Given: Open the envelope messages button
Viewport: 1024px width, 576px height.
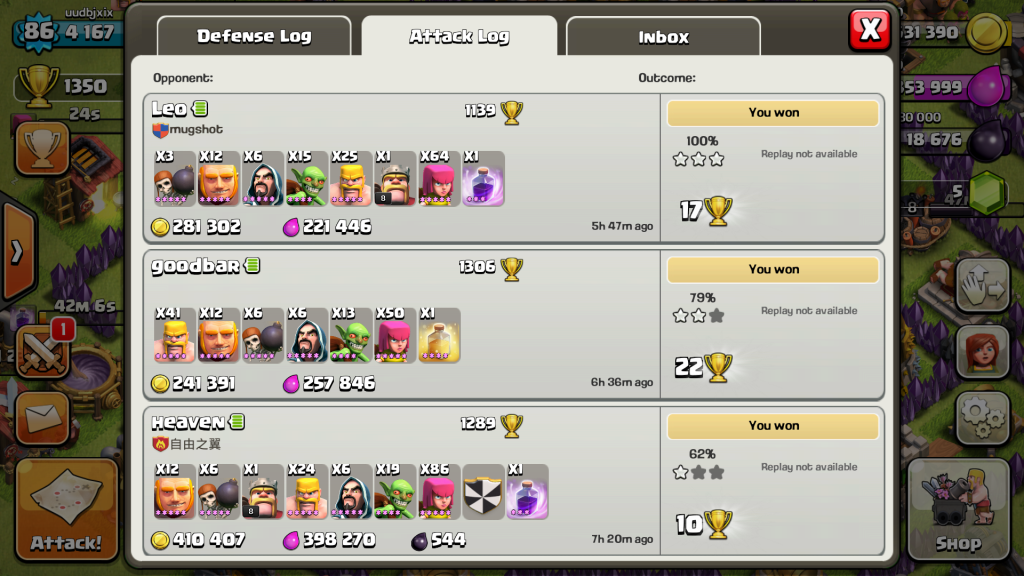Looking at the screenshot, I should 41,418.
